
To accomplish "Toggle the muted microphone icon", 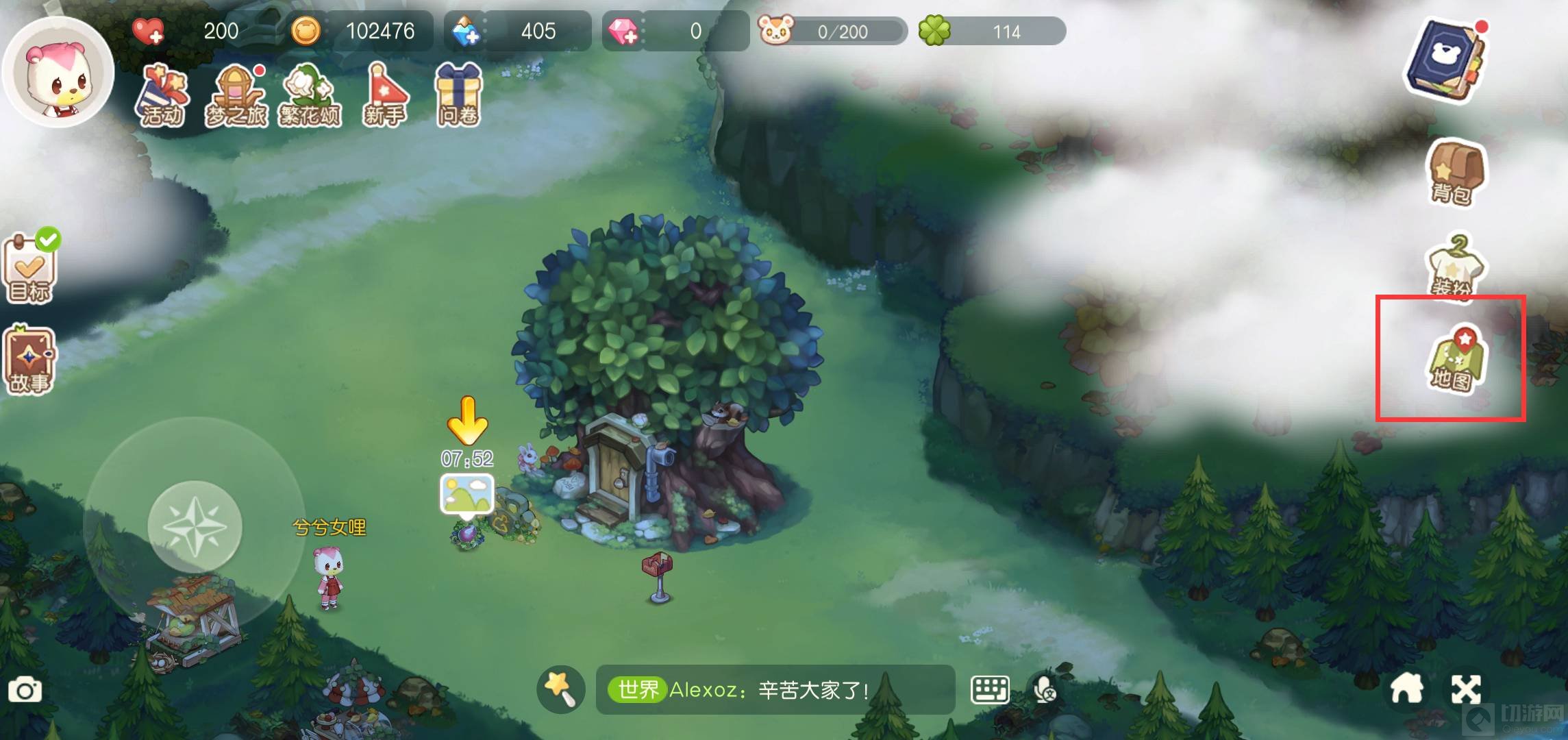I will 1045,690.
